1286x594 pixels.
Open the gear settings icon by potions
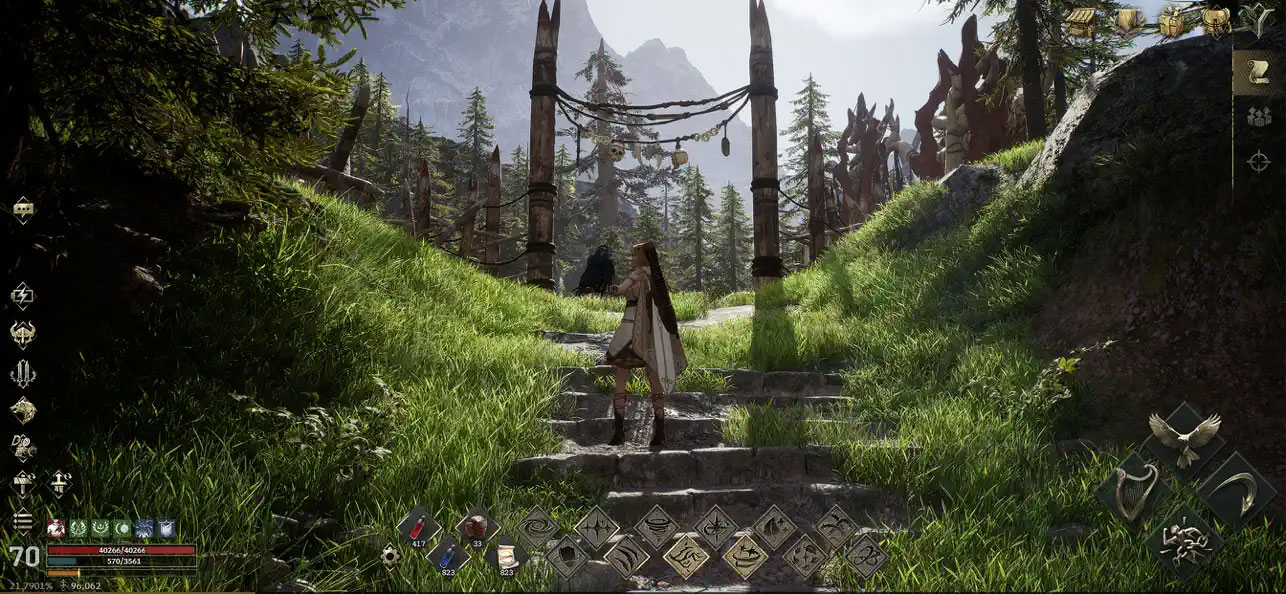pos(390,556)
